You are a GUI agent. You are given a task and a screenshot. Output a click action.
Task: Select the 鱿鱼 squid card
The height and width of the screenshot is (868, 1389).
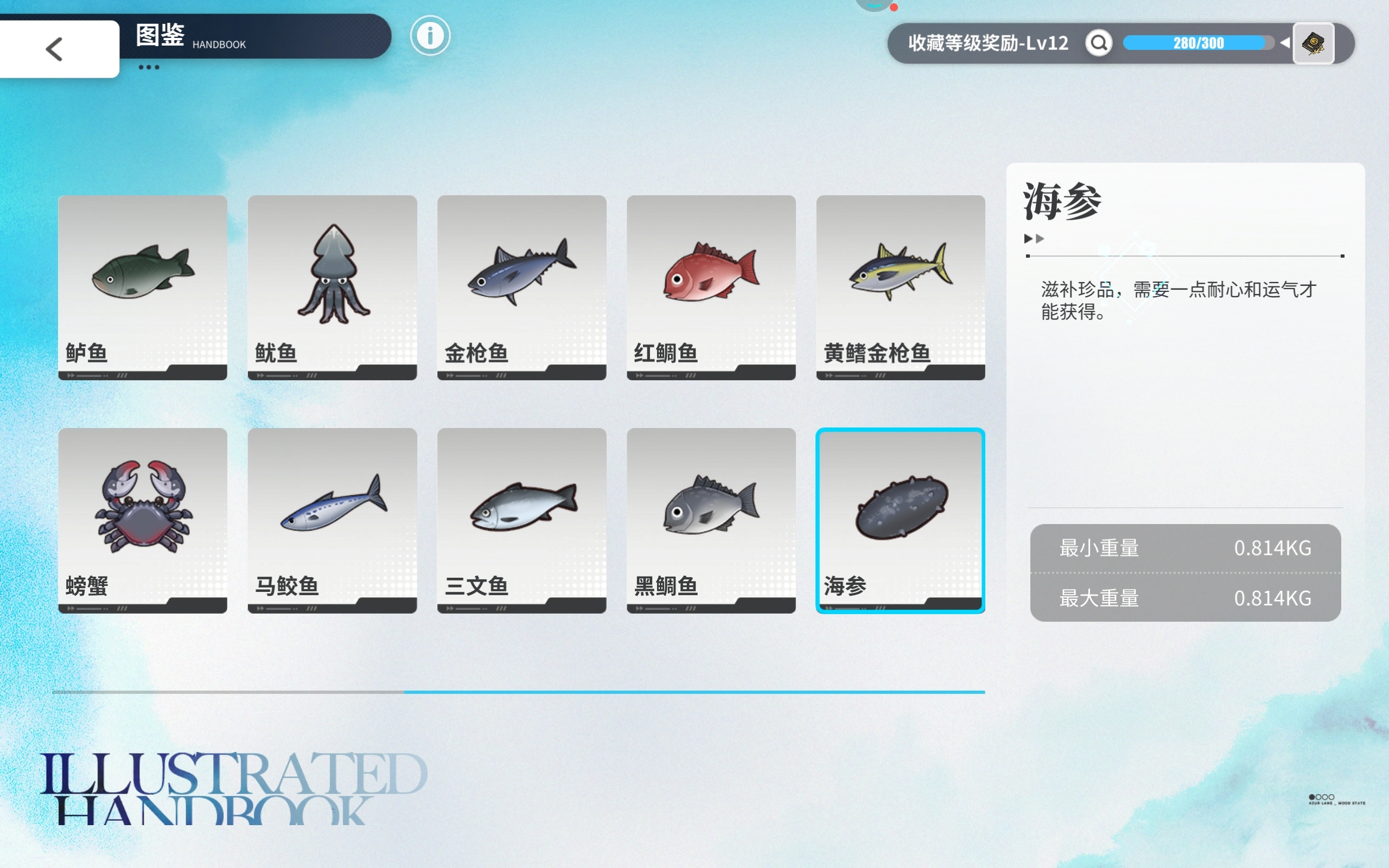click(332, 287)
